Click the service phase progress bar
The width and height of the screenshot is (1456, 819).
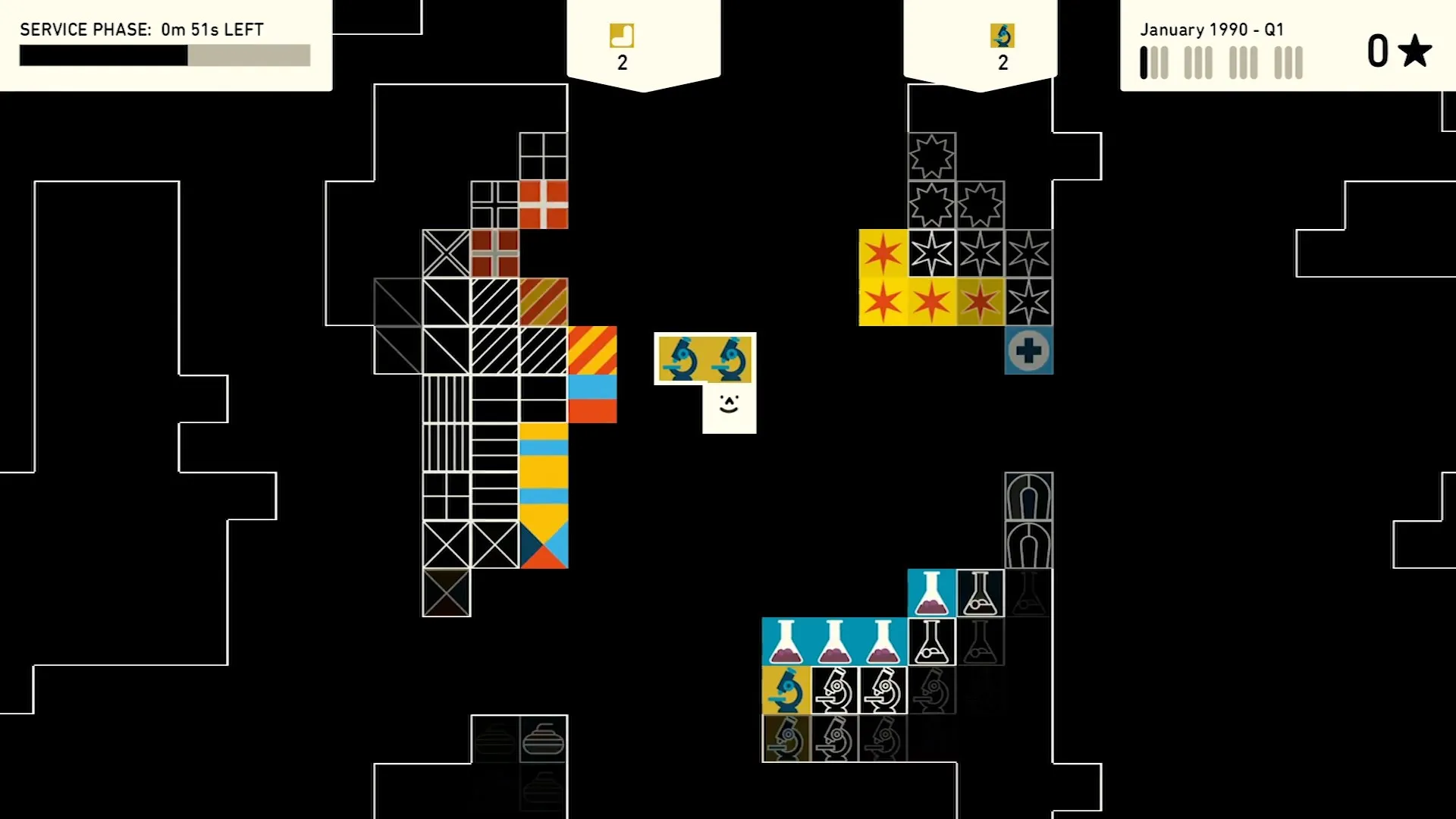coord(164,55)
